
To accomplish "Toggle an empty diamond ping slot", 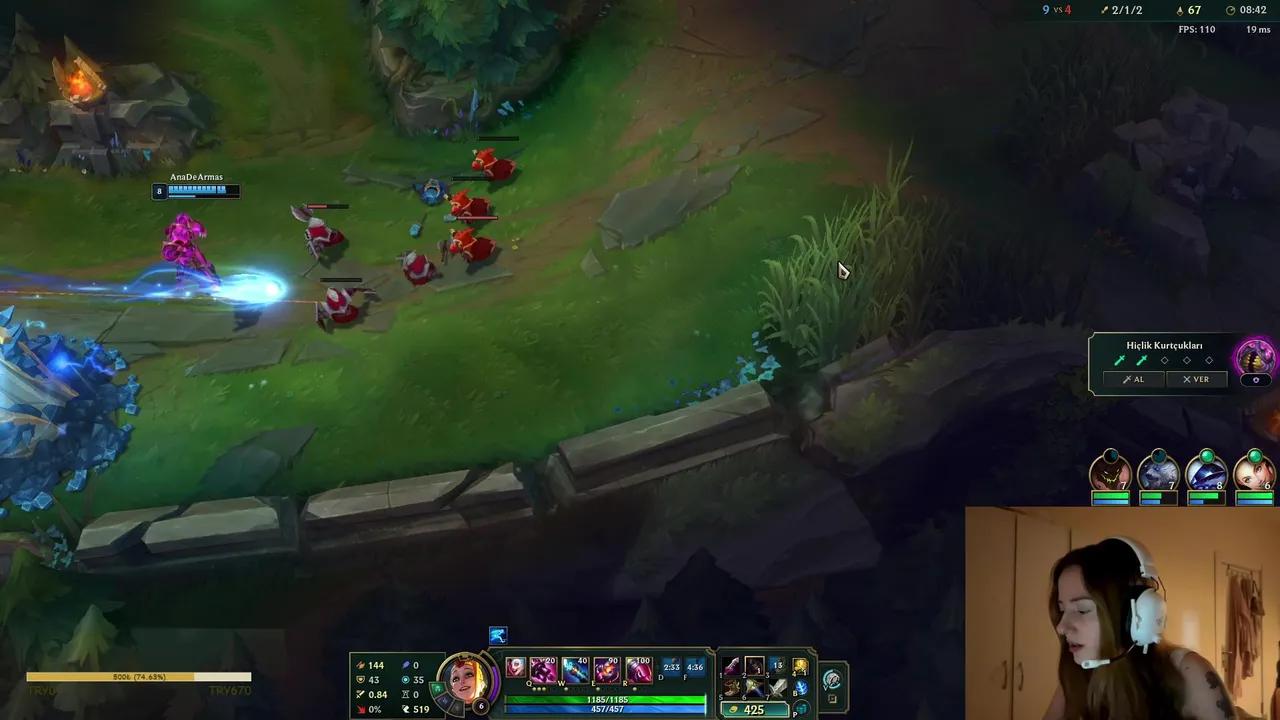I will click(1165, 360).
